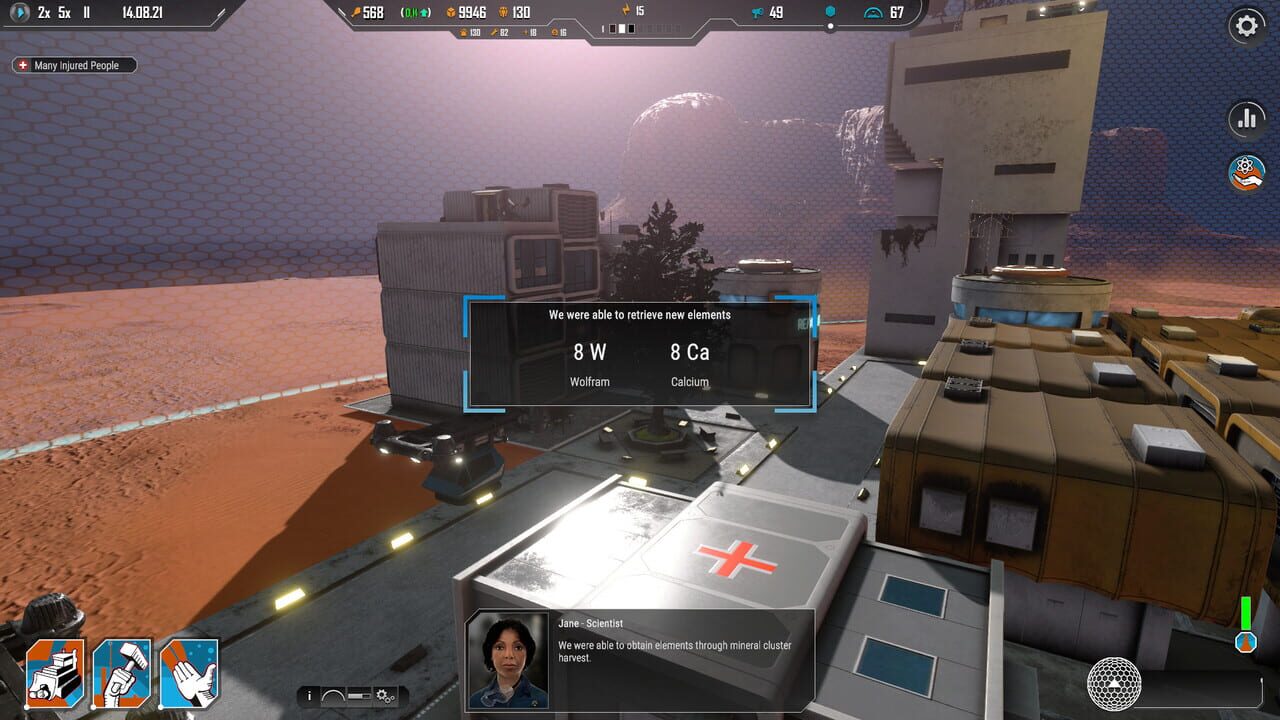Image resolution: width=1280 pixels, height=720 pixels.
Task: Click the info 'i' icon near the dialog bar
Action: (x=310, y=693)
